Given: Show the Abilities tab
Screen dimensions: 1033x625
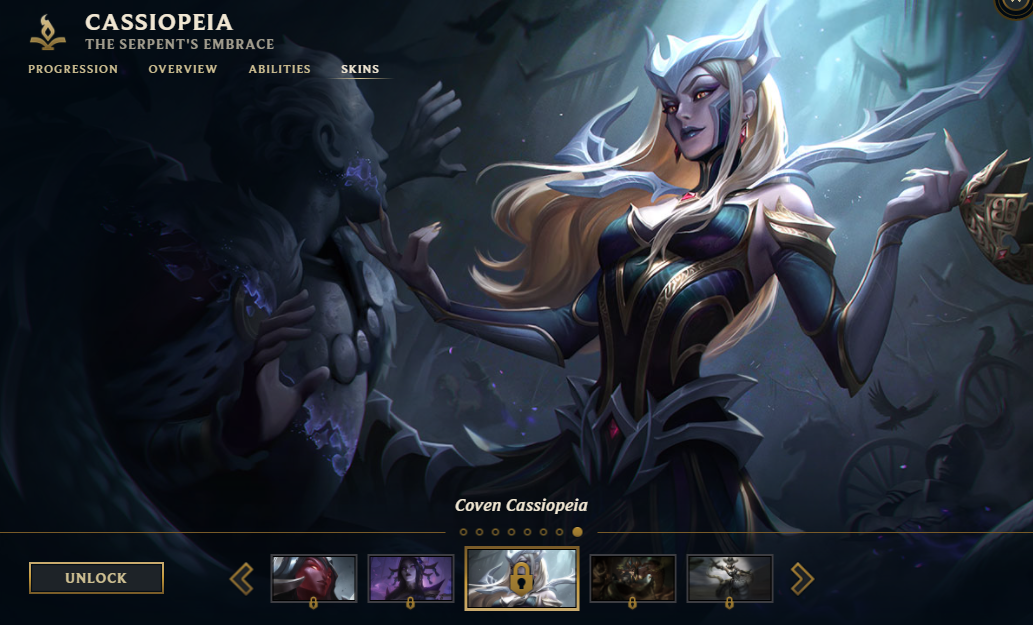Looking at the screenshot, I should [280, 69].
